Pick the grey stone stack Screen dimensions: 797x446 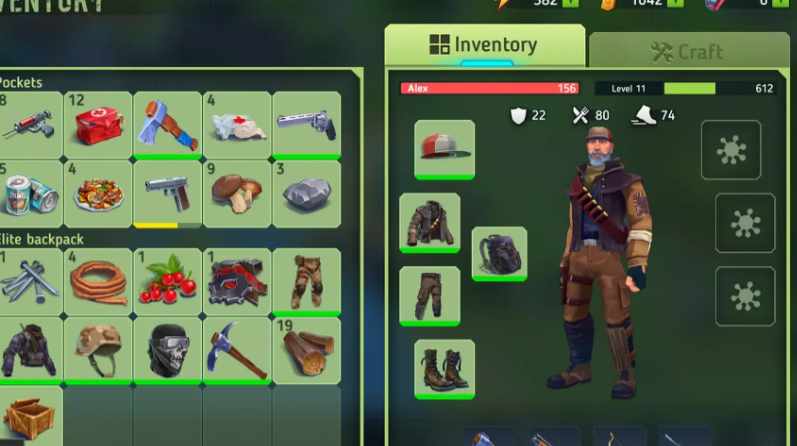[306, 192]
